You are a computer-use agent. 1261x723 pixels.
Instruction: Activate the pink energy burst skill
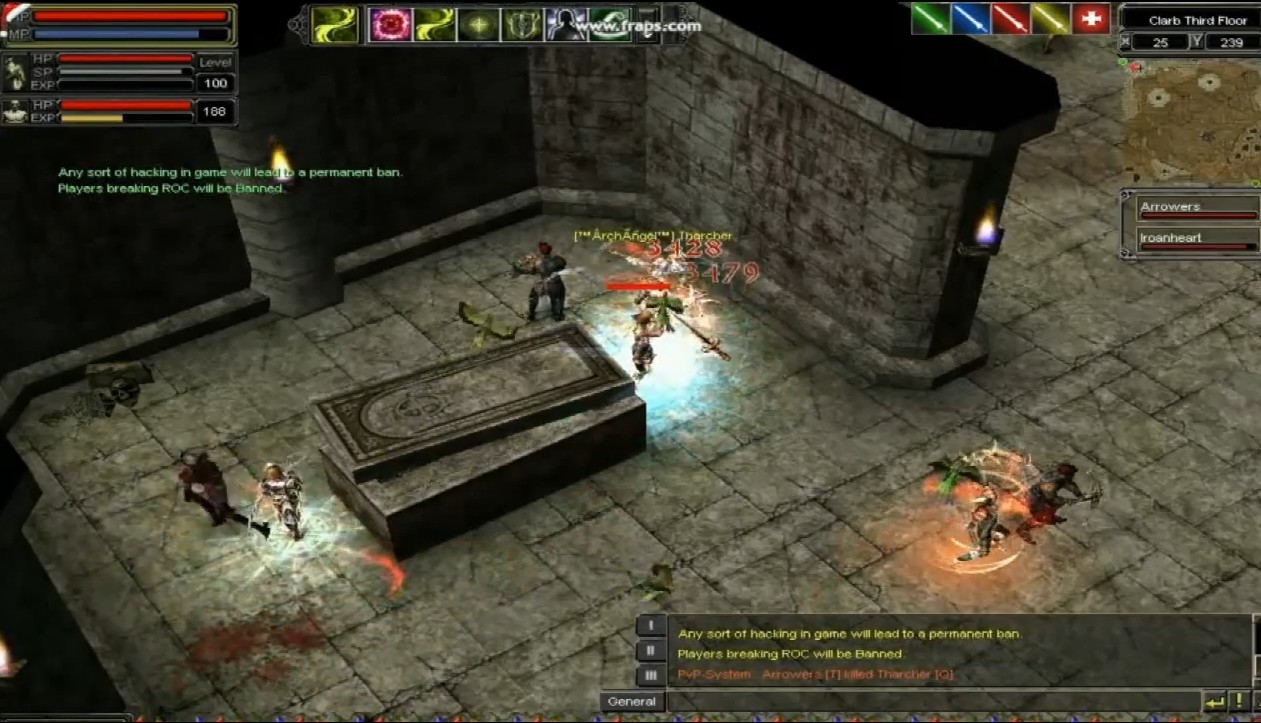[390, 24]
